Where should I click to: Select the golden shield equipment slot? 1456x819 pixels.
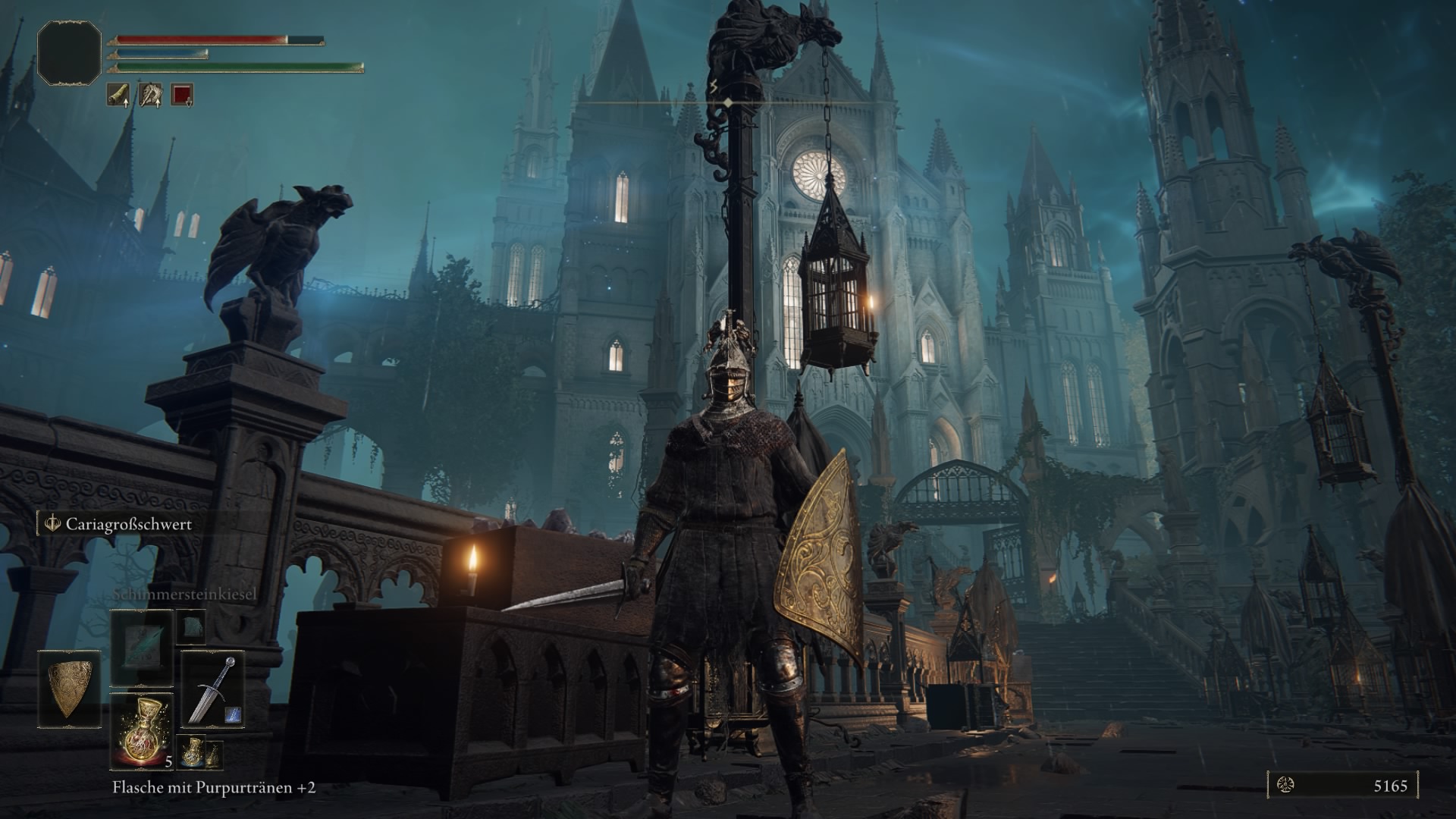70,688
